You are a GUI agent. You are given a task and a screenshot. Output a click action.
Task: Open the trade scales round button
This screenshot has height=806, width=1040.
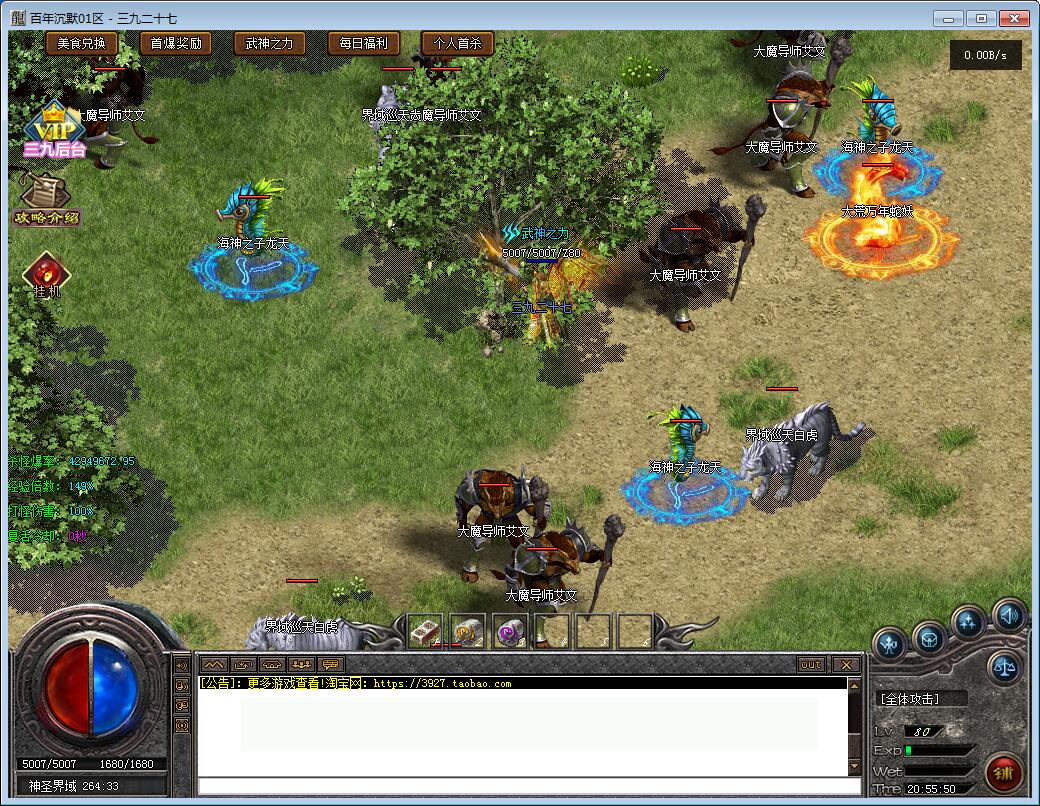pos(1004,668)
